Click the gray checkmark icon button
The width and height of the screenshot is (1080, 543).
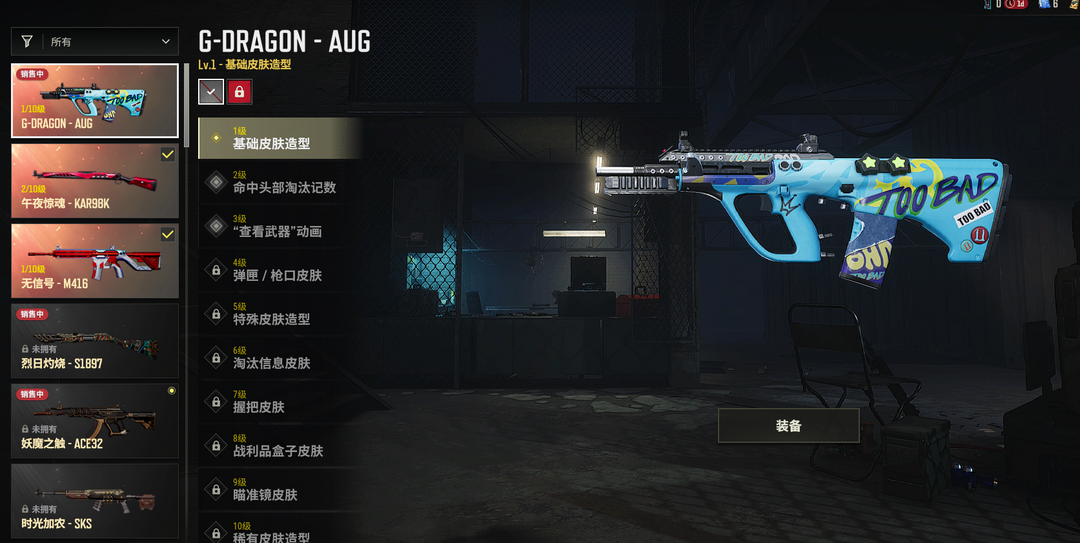point(210,92)
